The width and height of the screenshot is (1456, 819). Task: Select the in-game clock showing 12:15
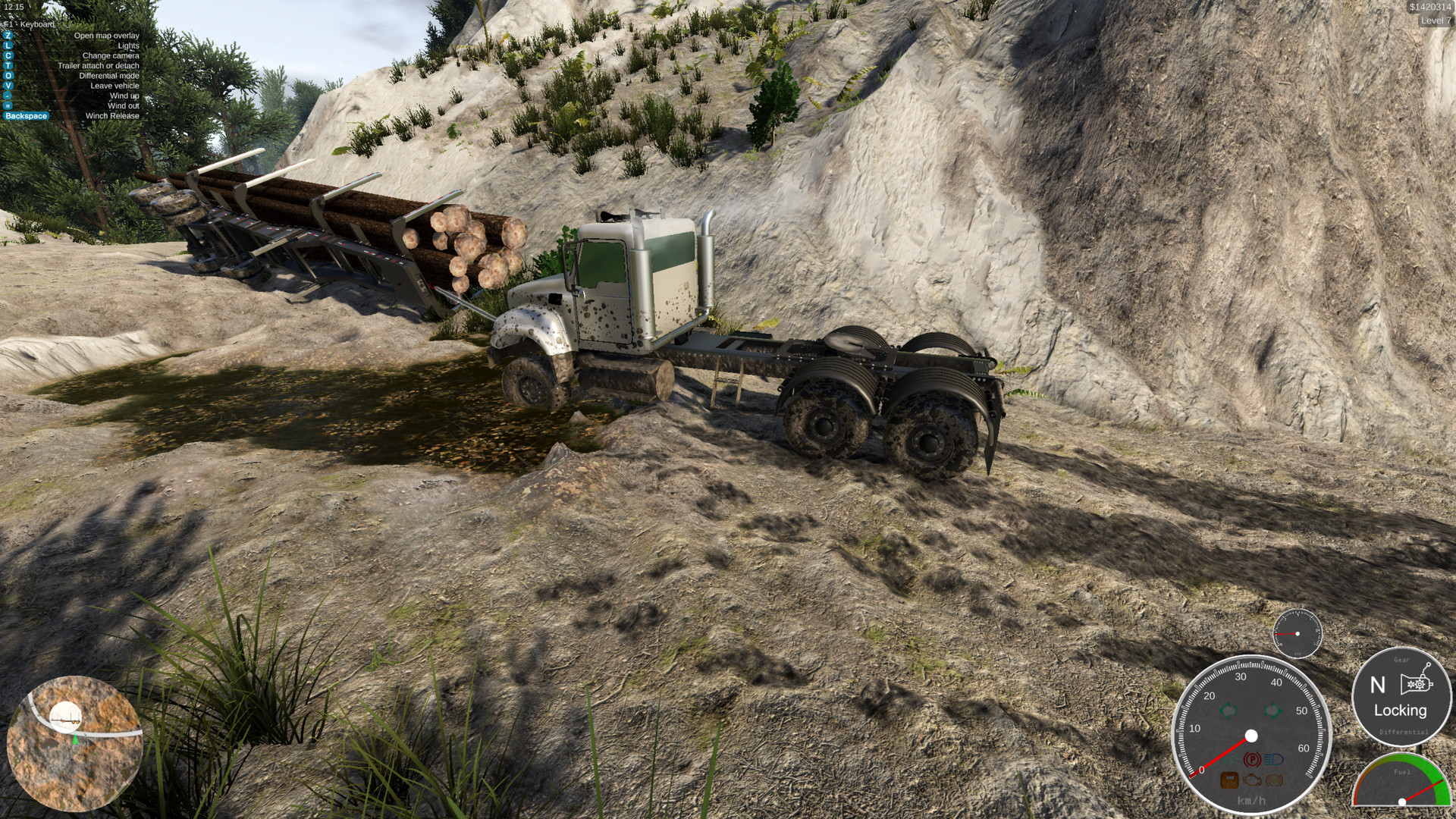click(13, 7)
